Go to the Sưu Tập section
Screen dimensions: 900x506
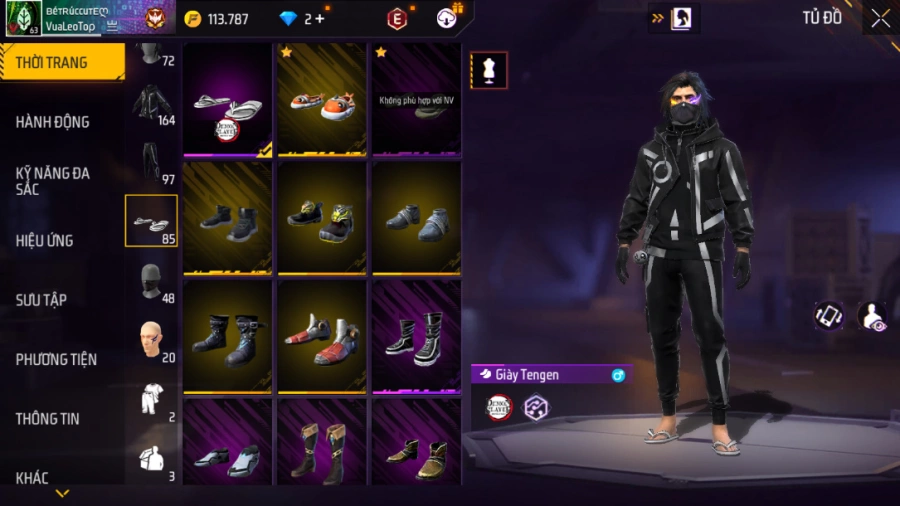[x=41, y=300]
